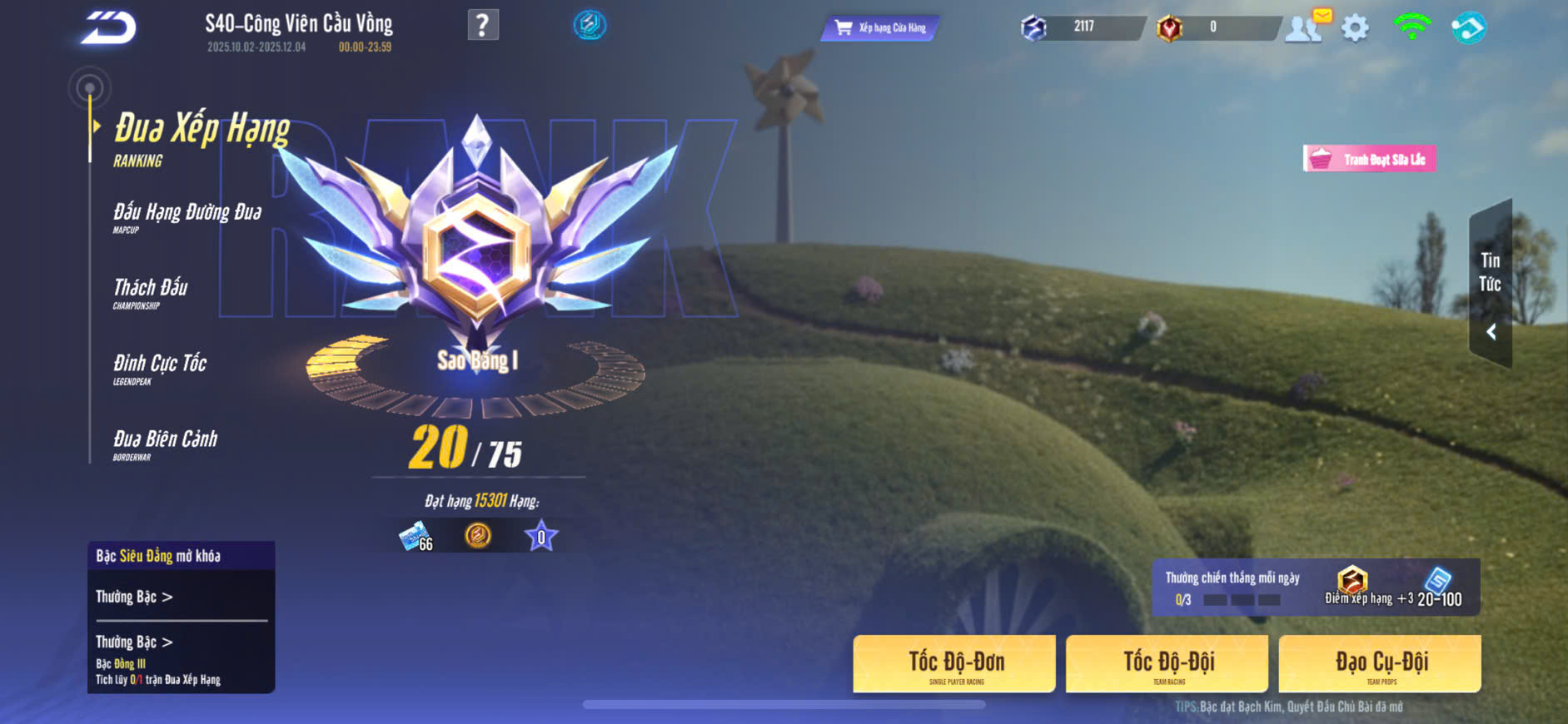Open the daily win reward panel
The image size is (1568, 724).
coord(1316,588)
